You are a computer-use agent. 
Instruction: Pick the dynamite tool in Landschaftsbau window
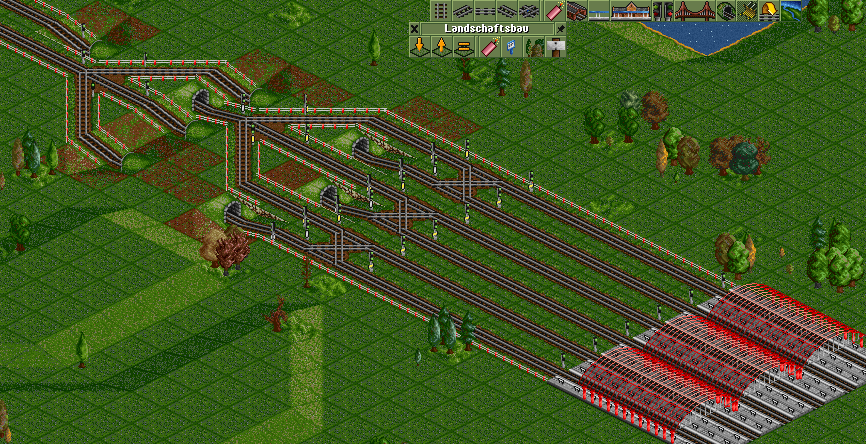point(490,47)
